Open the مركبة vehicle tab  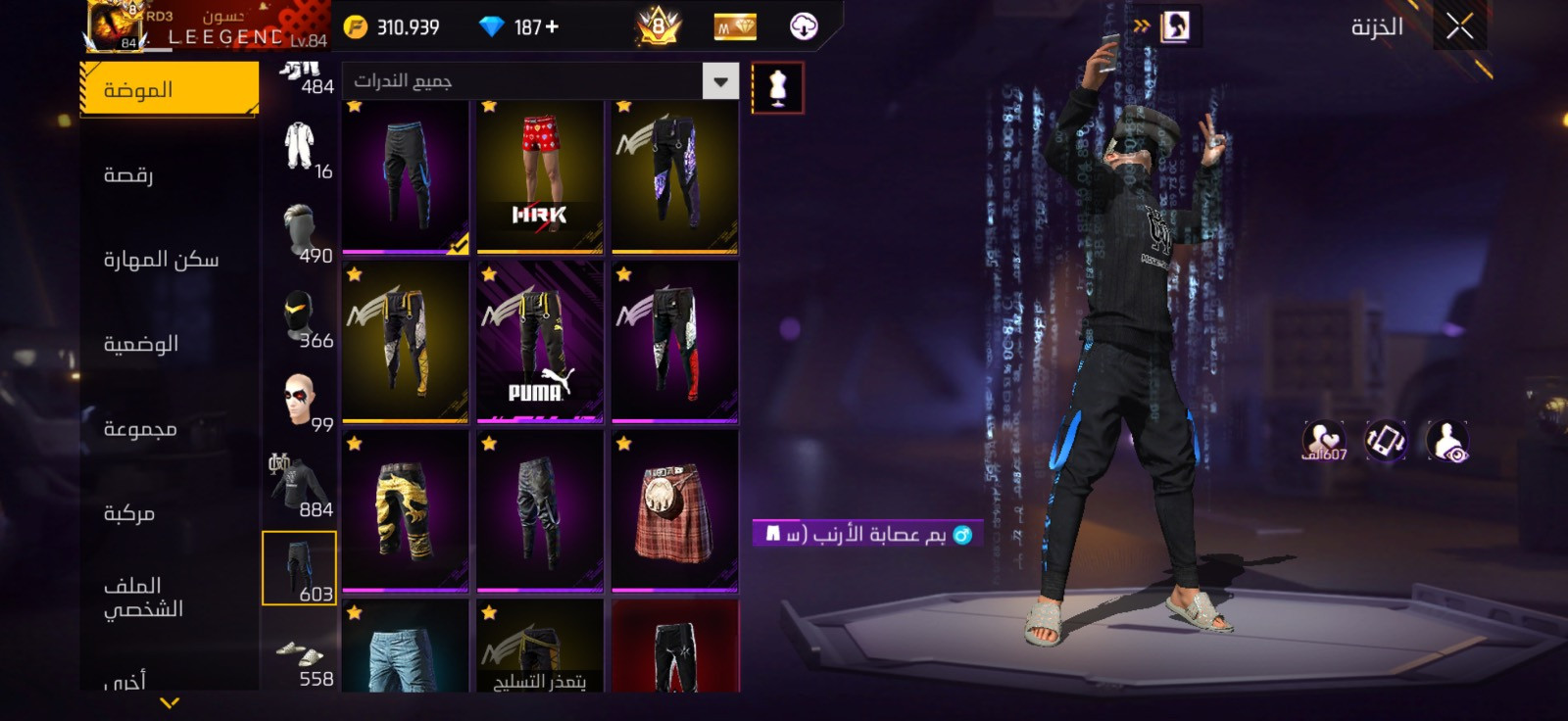click(129, 512)
